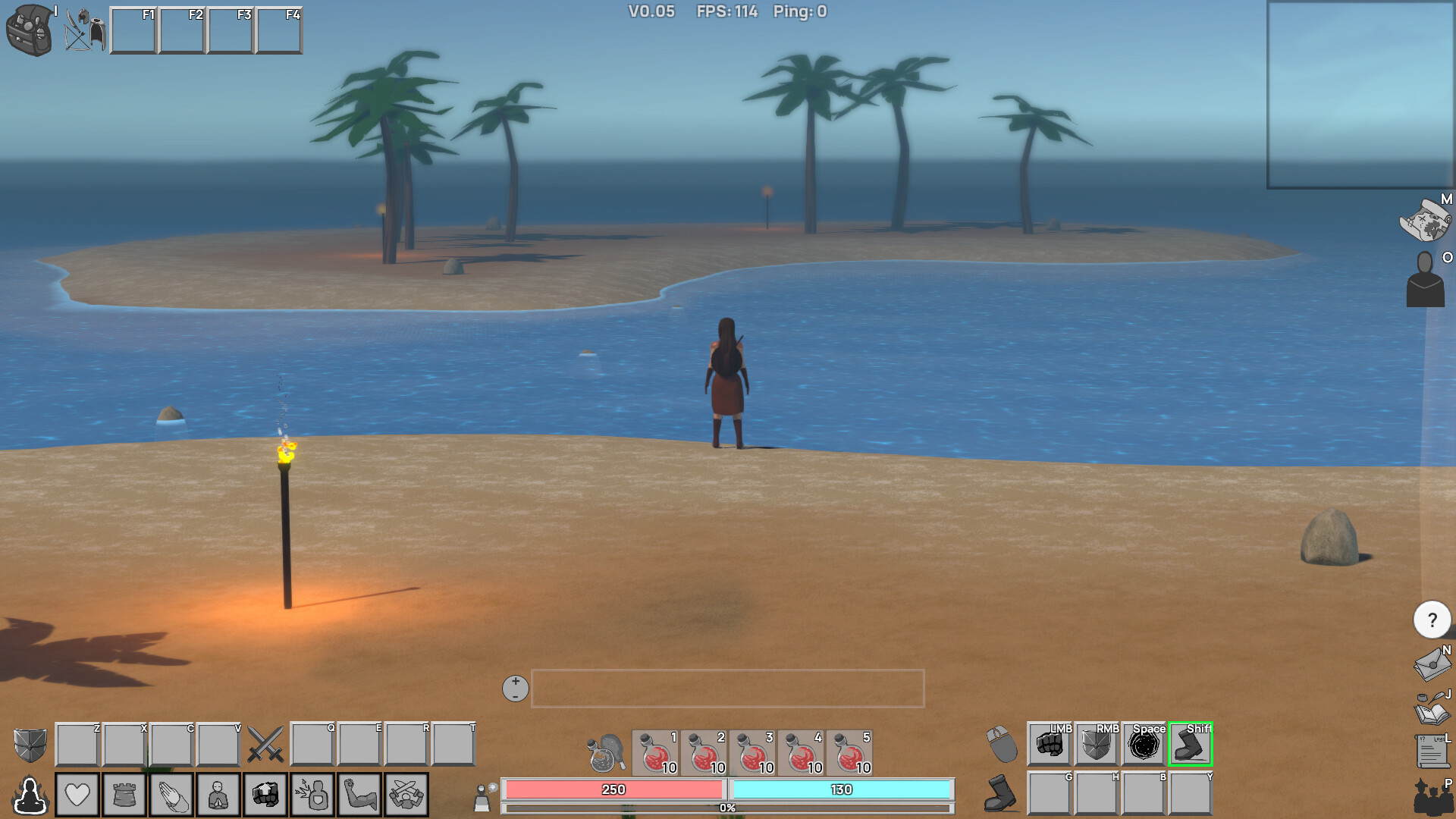Screen dimensions: 1456x819
Task: Select the praying hands skill icon
Action: (x=171, y=793)
